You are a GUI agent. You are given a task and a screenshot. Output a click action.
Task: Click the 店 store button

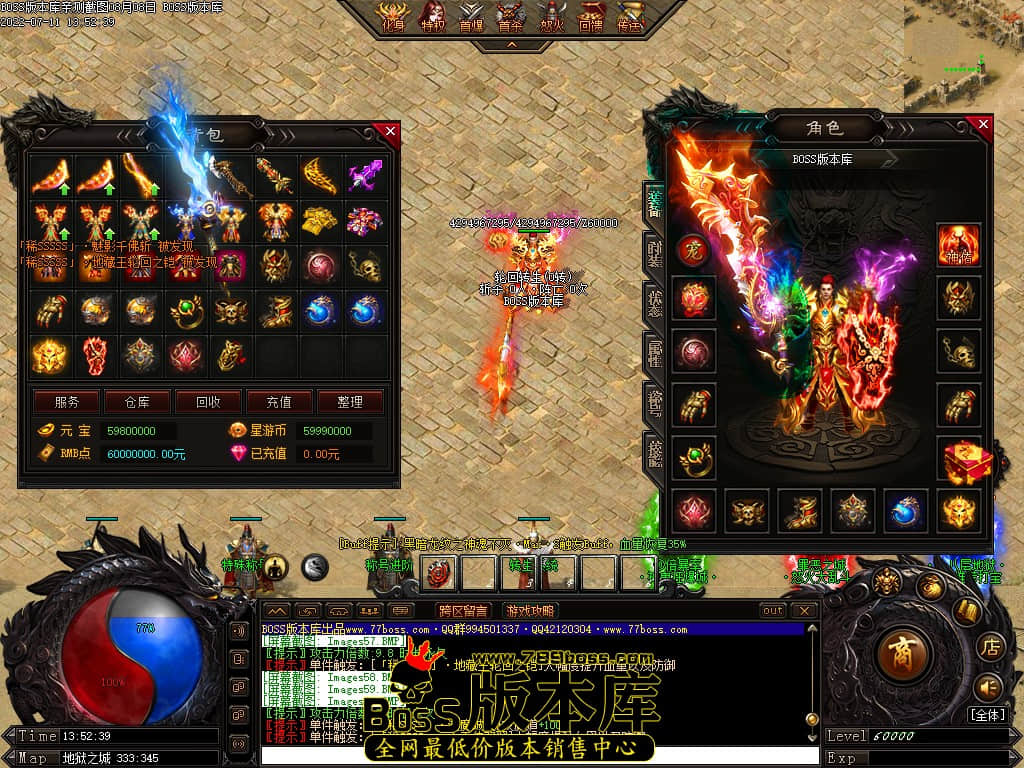(990, 645)
